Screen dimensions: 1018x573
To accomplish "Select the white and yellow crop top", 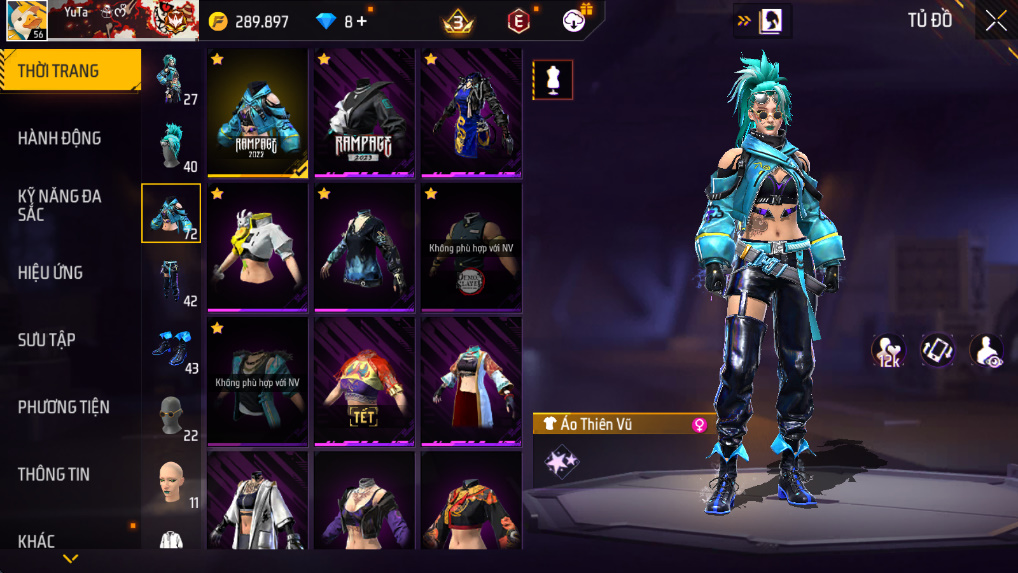I will point(258,247).
